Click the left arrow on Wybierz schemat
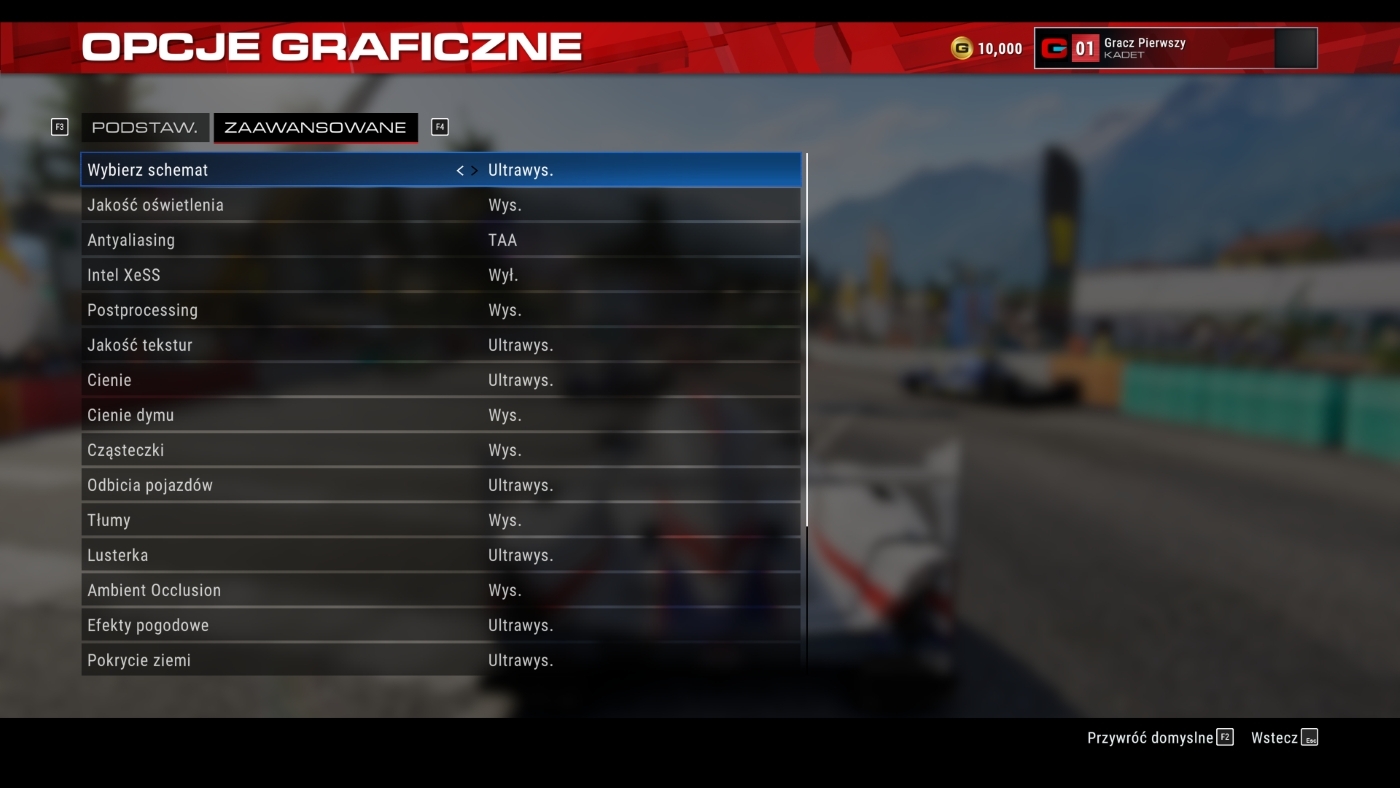This screenshot has width=1400, height=788. pos(460,171)
